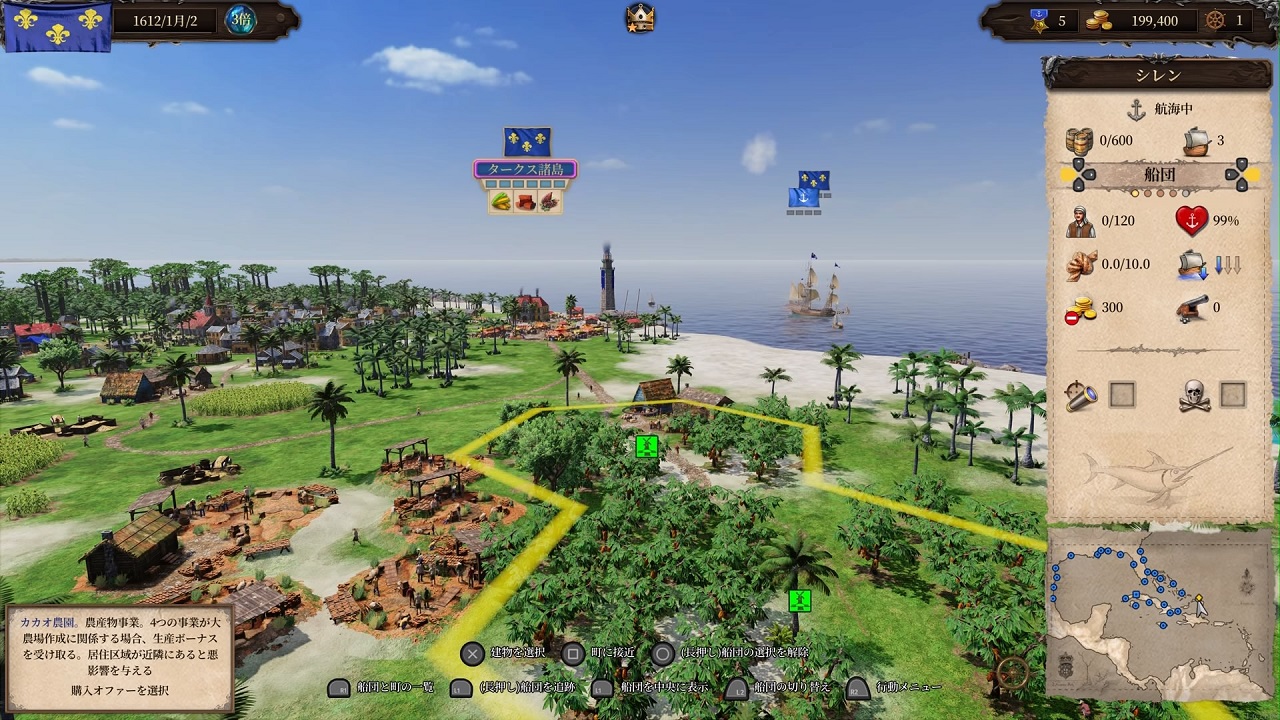Viewport: 1280px width, 720px height.
Task: Click the sailor crew icon
Action: click(1080, 221)
